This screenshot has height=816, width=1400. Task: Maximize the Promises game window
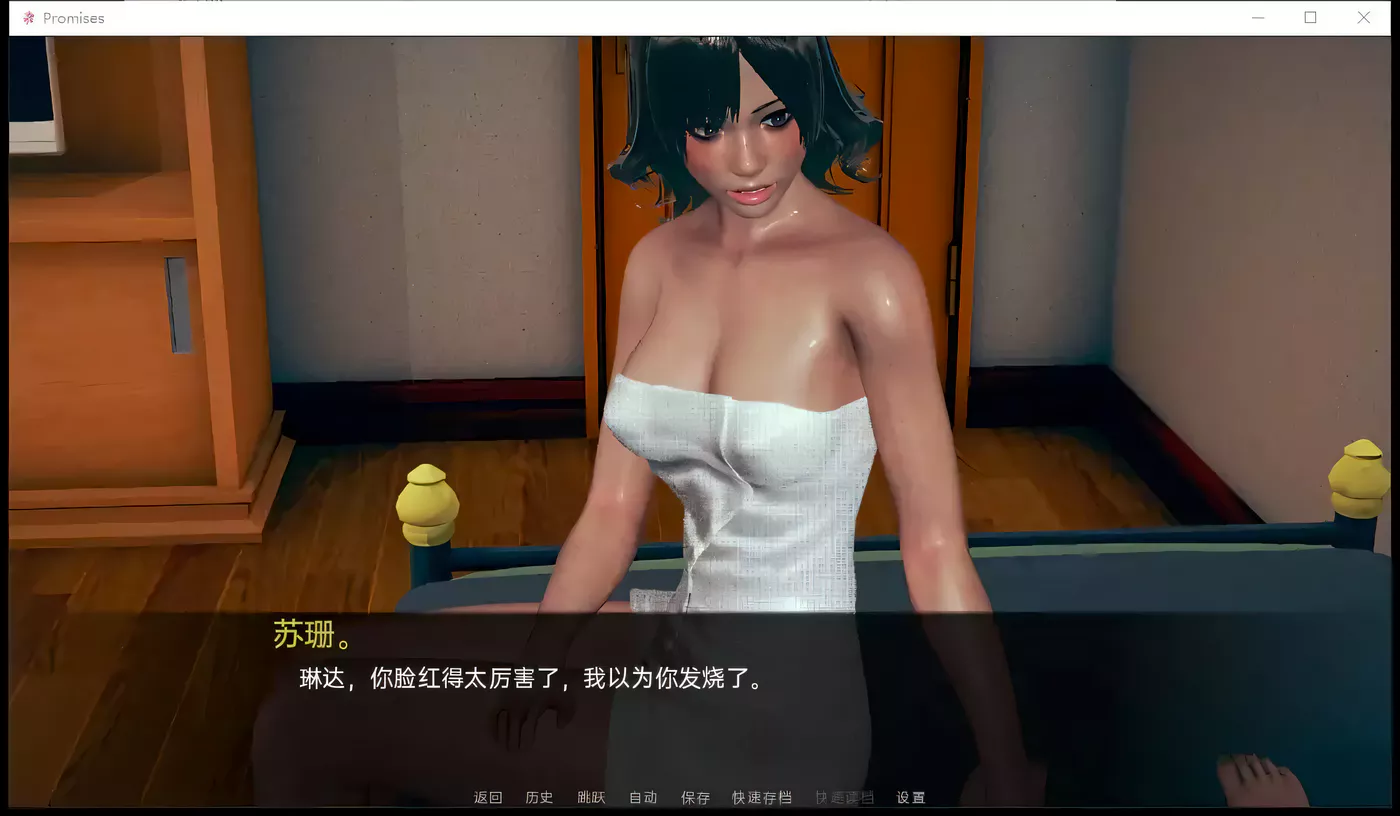coord(1311,17)
